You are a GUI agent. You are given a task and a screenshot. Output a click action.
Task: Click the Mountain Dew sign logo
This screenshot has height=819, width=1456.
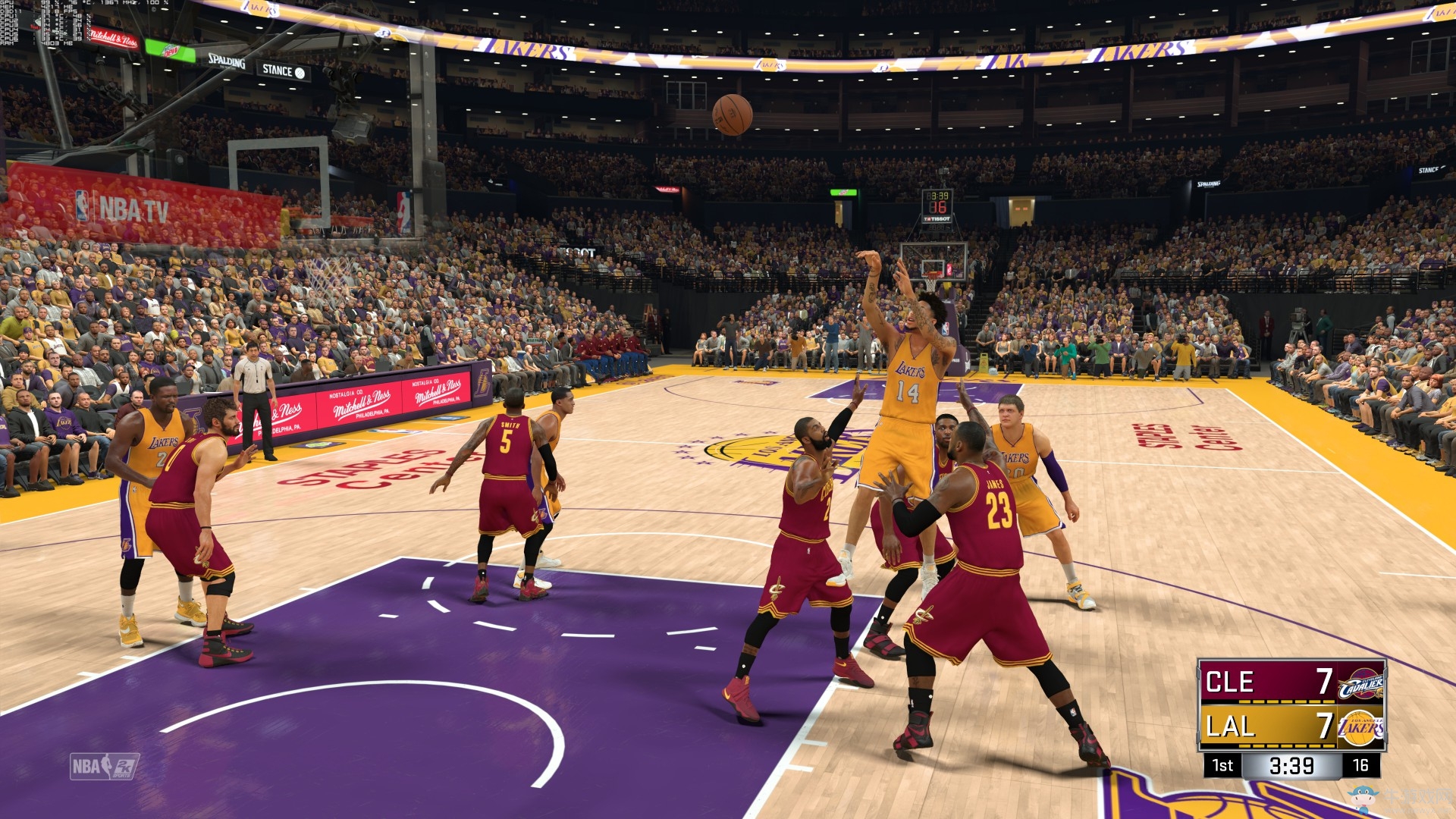[171, 51]
